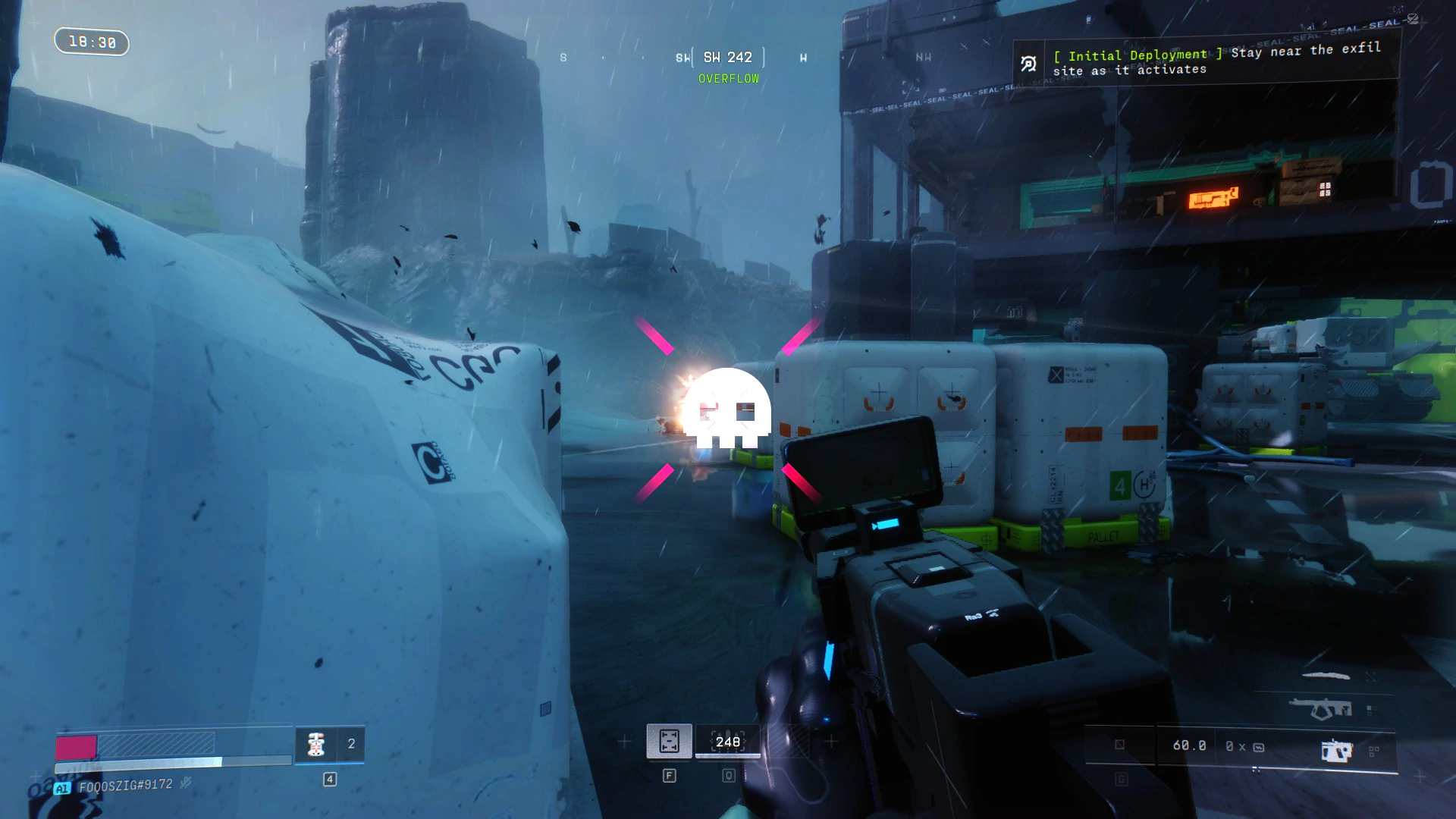
Task: Switch to the rifle weapon slot
Action: click(x=1320, y=710)
